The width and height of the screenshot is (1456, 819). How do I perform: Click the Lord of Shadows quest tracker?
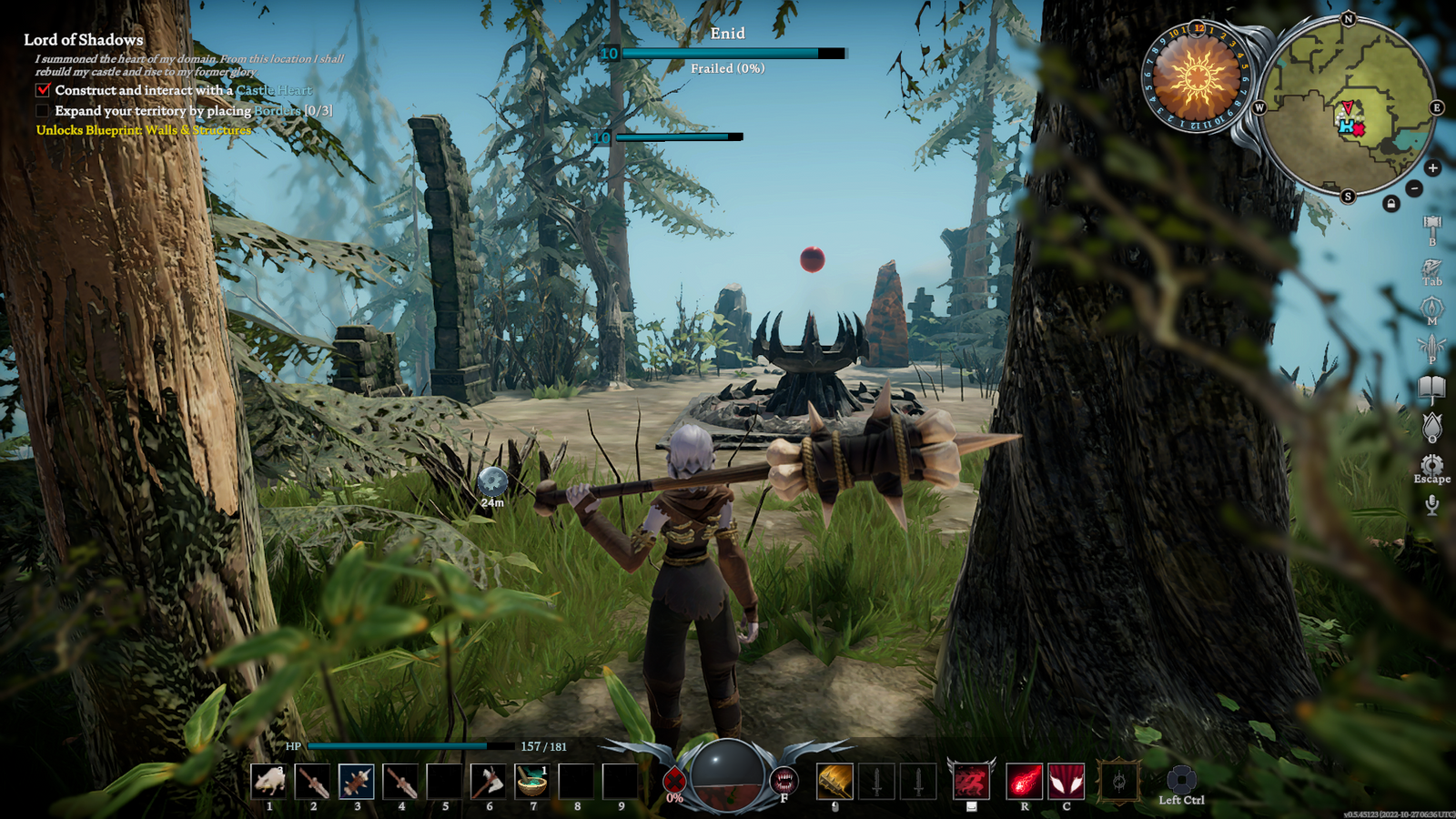pos(84,40)
